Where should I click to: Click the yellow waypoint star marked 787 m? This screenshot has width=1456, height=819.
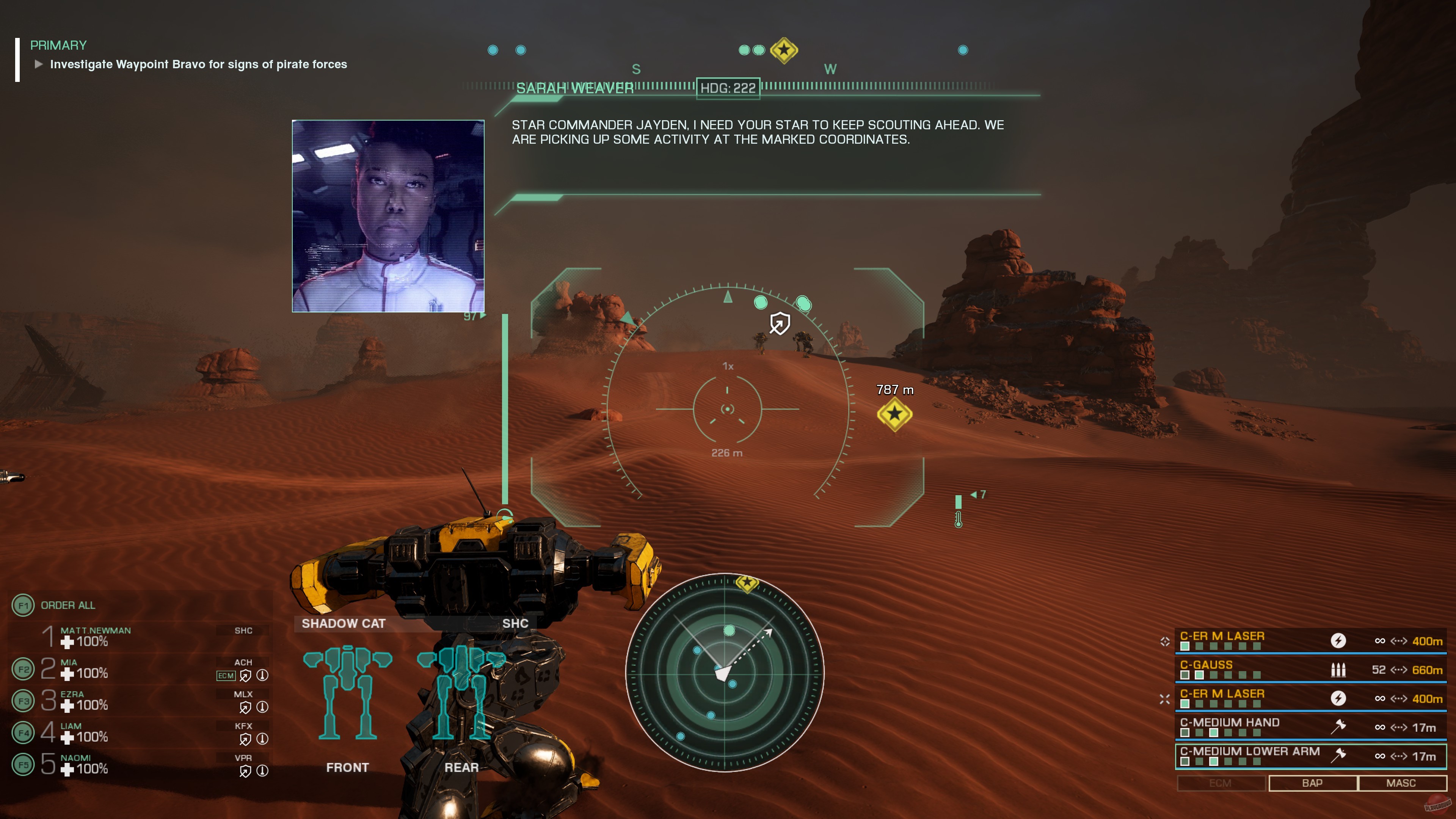895,416
